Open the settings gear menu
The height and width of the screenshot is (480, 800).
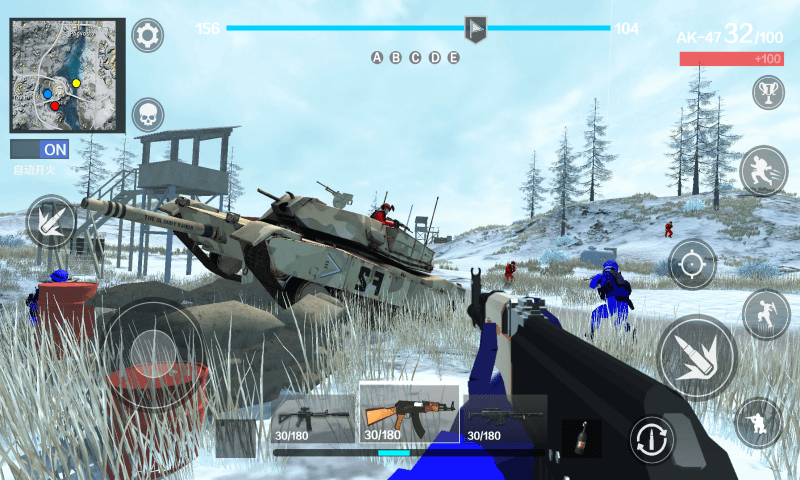click(x=148, y=36)
